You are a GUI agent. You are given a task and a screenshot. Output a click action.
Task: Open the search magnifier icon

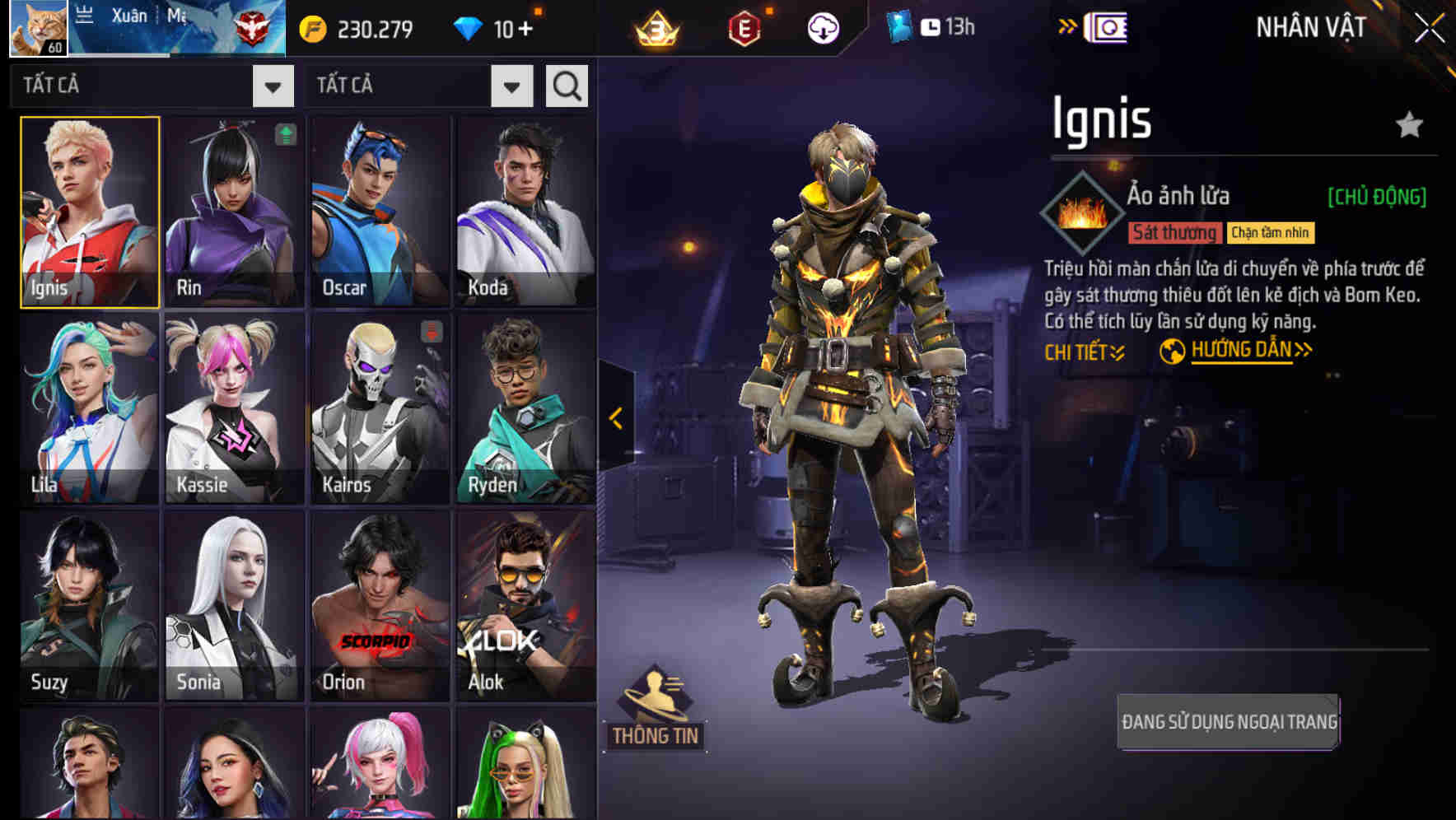566,85
